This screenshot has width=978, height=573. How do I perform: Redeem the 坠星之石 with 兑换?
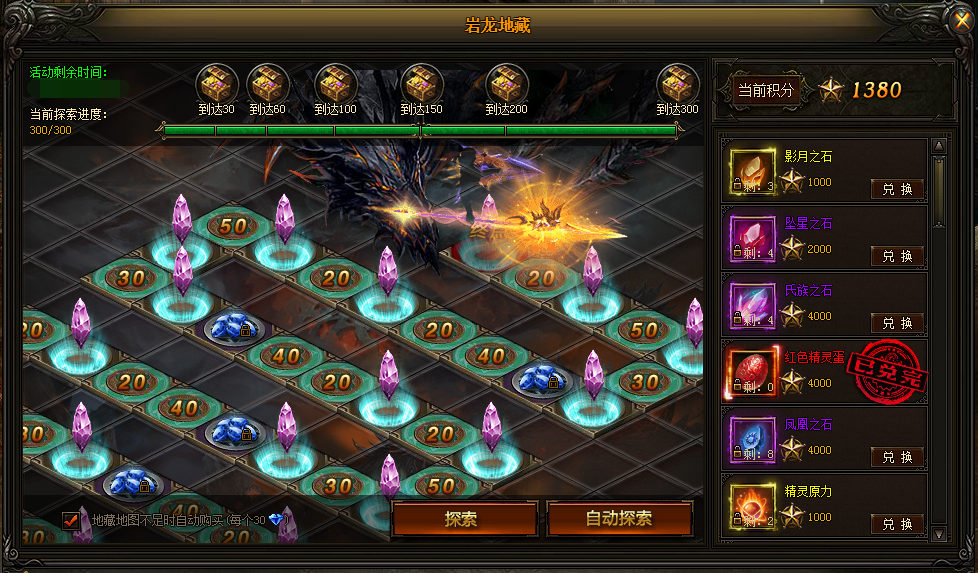[897, 256]
